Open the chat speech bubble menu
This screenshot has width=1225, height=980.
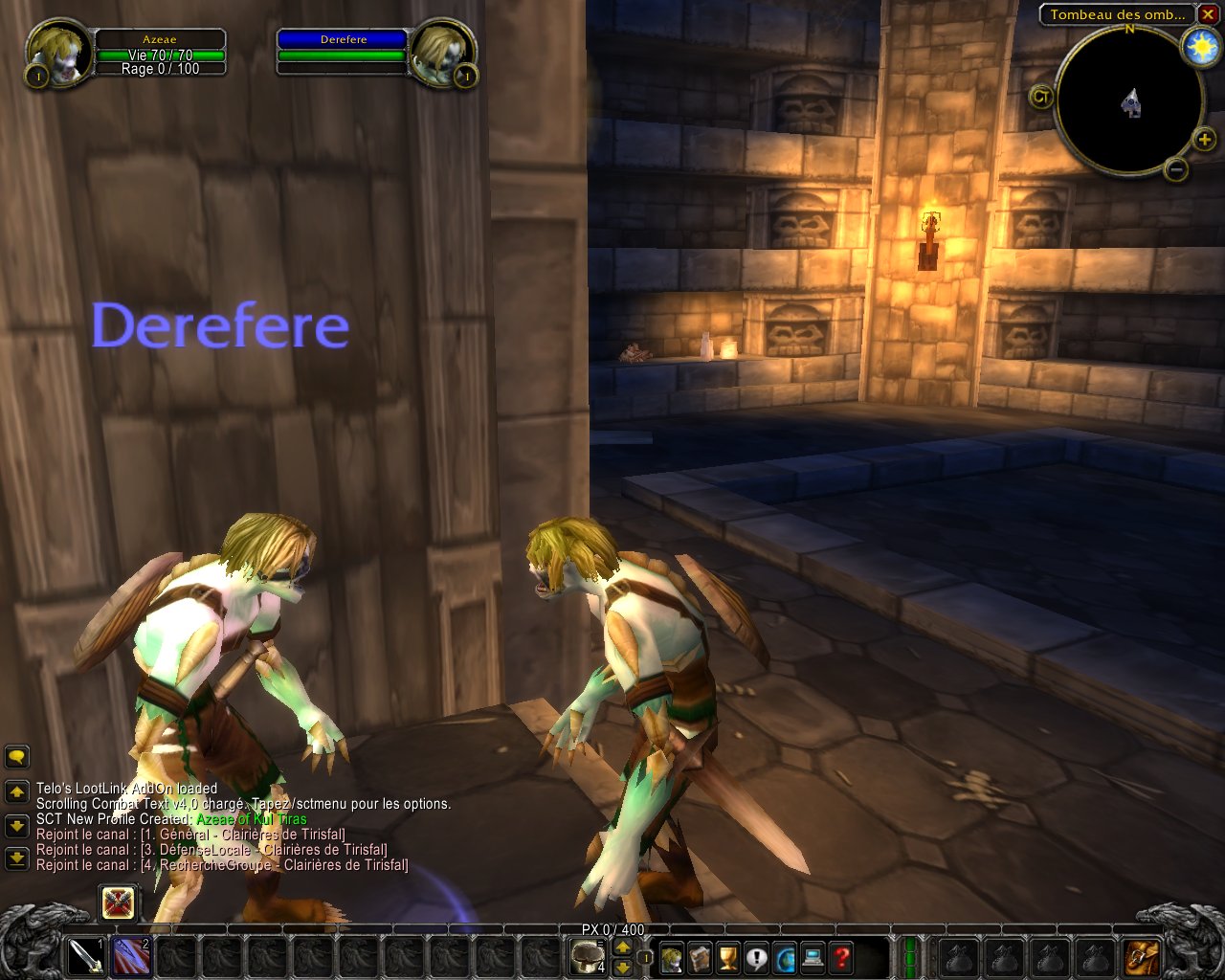[16, 758]
